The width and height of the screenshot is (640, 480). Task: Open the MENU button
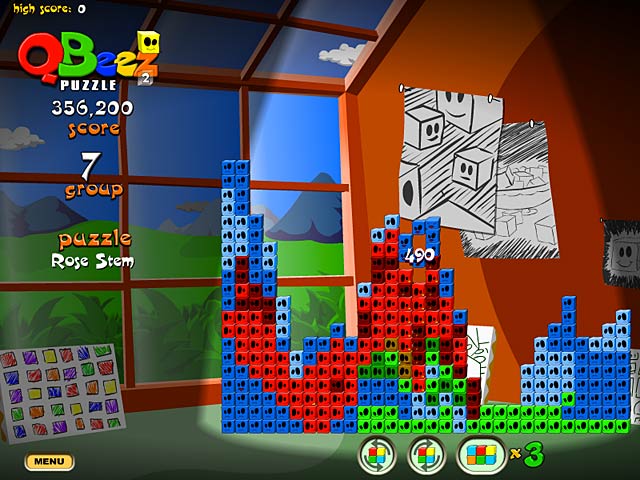coord(49,461)
